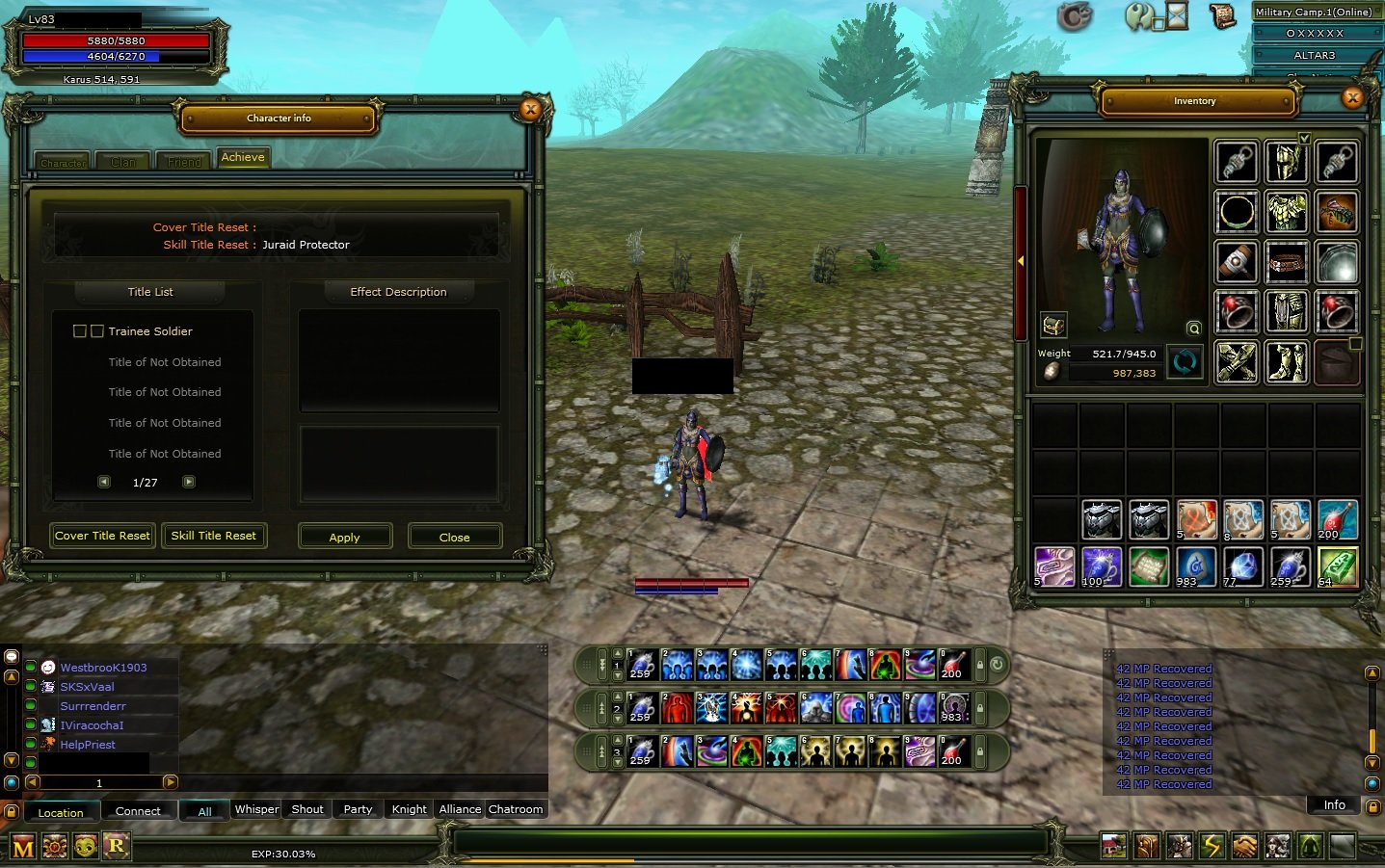
Task: Open the green meditation icon near bottom right
Action: click(1310, 847)
